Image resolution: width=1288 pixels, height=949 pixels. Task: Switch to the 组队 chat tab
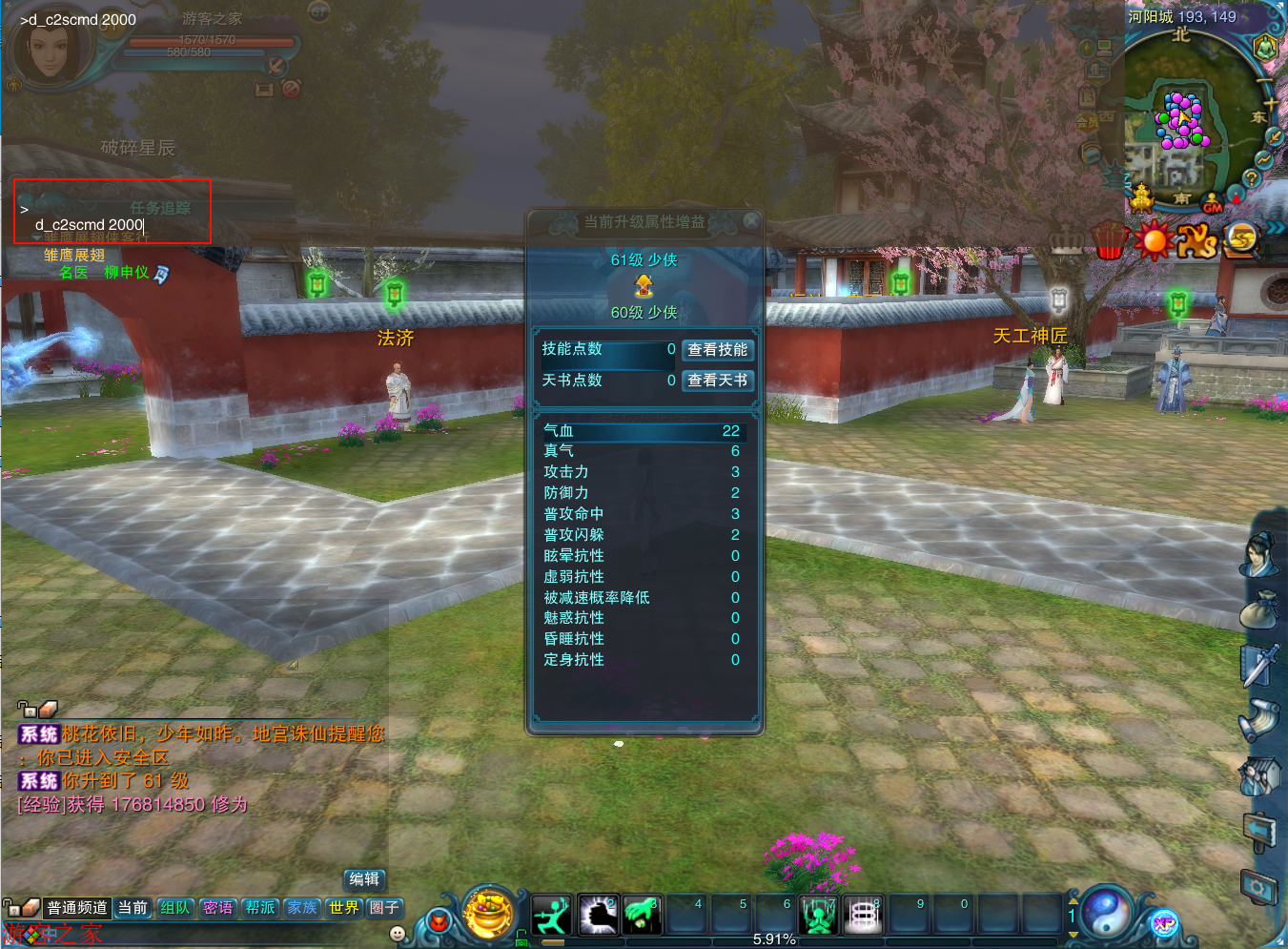[x=175, y=908]
